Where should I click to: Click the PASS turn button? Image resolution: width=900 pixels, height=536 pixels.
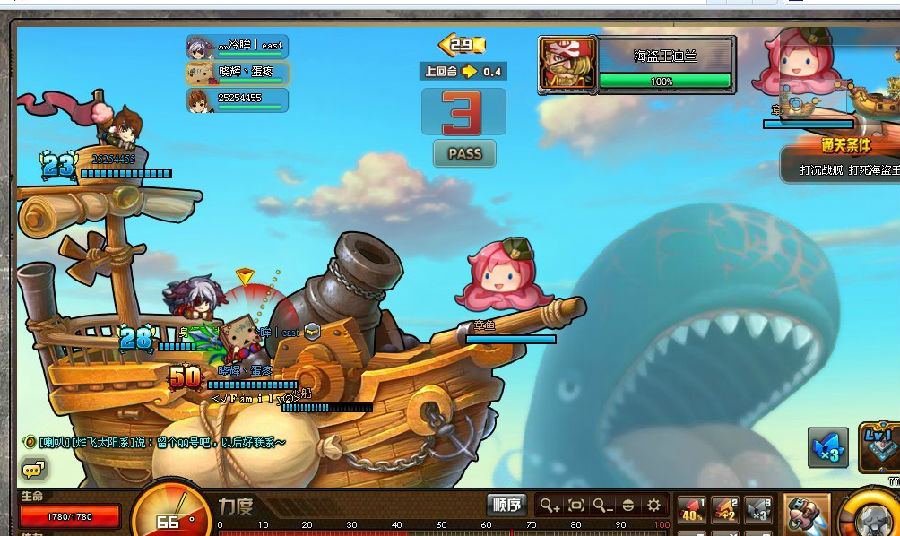tap(464, 154)
